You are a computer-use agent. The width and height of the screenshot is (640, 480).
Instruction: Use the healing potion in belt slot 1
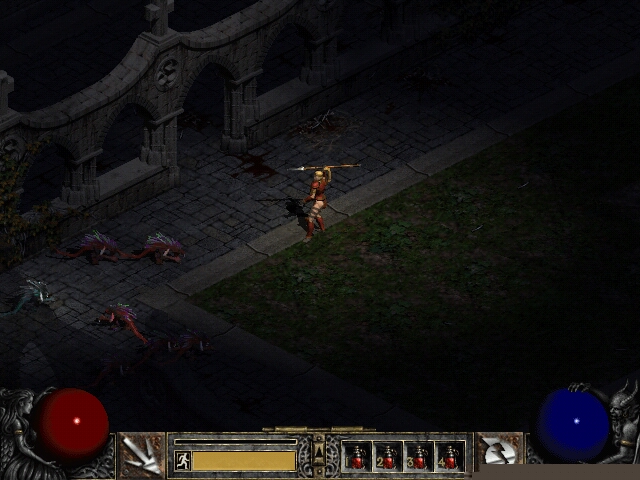[357, 457]
